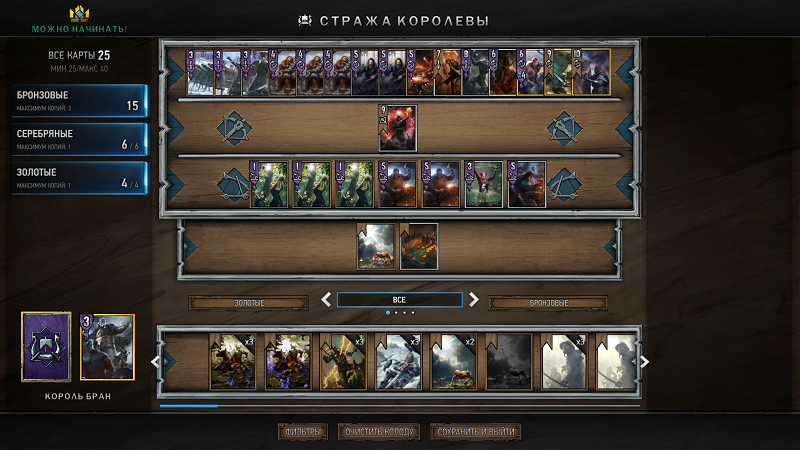Select the lone power-9 card in the middle deck row

point(397,128)
